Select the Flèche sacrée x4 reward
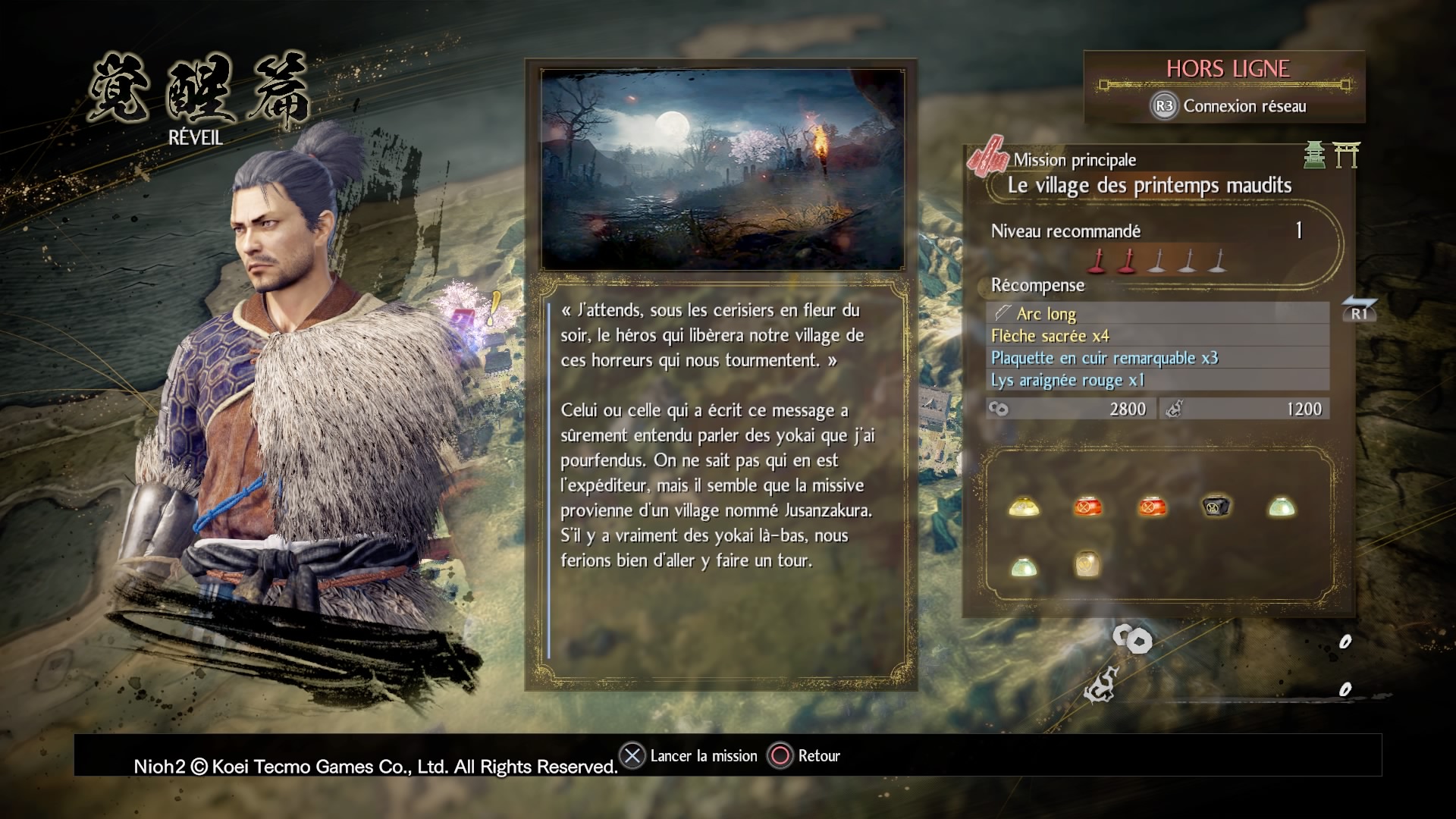Screen dimensions: 1456x819 tap(1157, 336)
